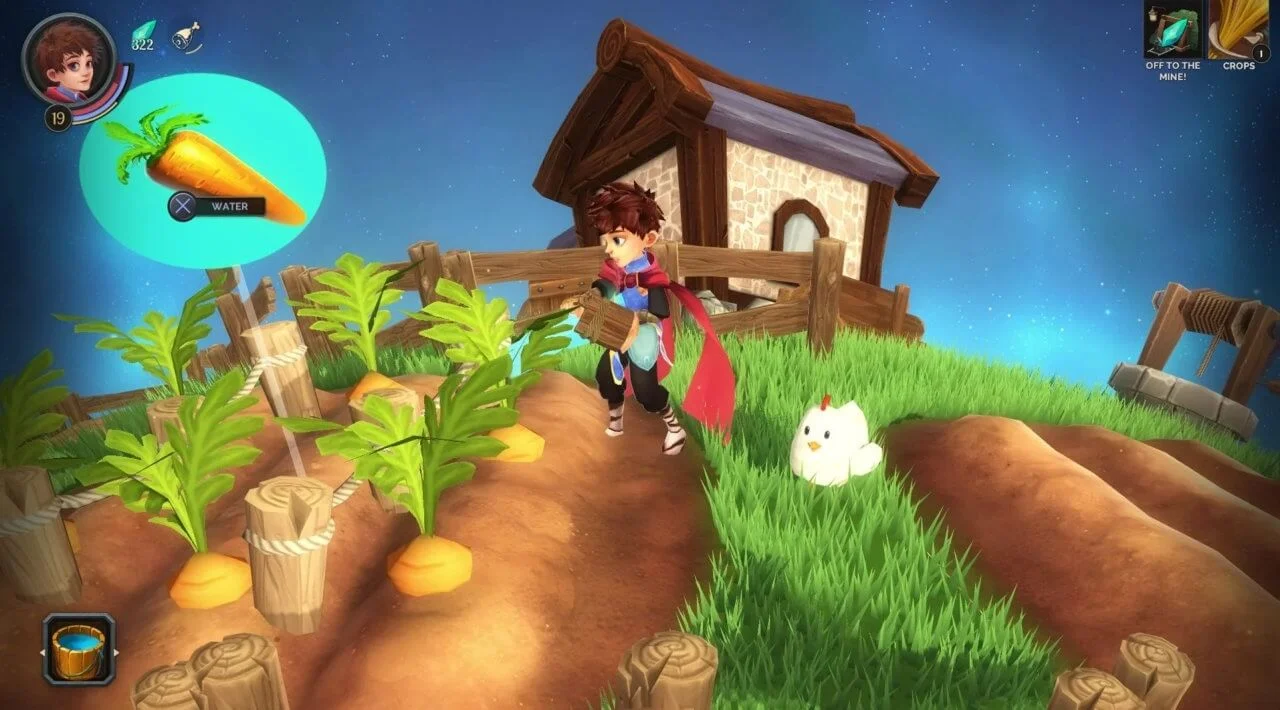Open the Crops quest tracker

1238,31
